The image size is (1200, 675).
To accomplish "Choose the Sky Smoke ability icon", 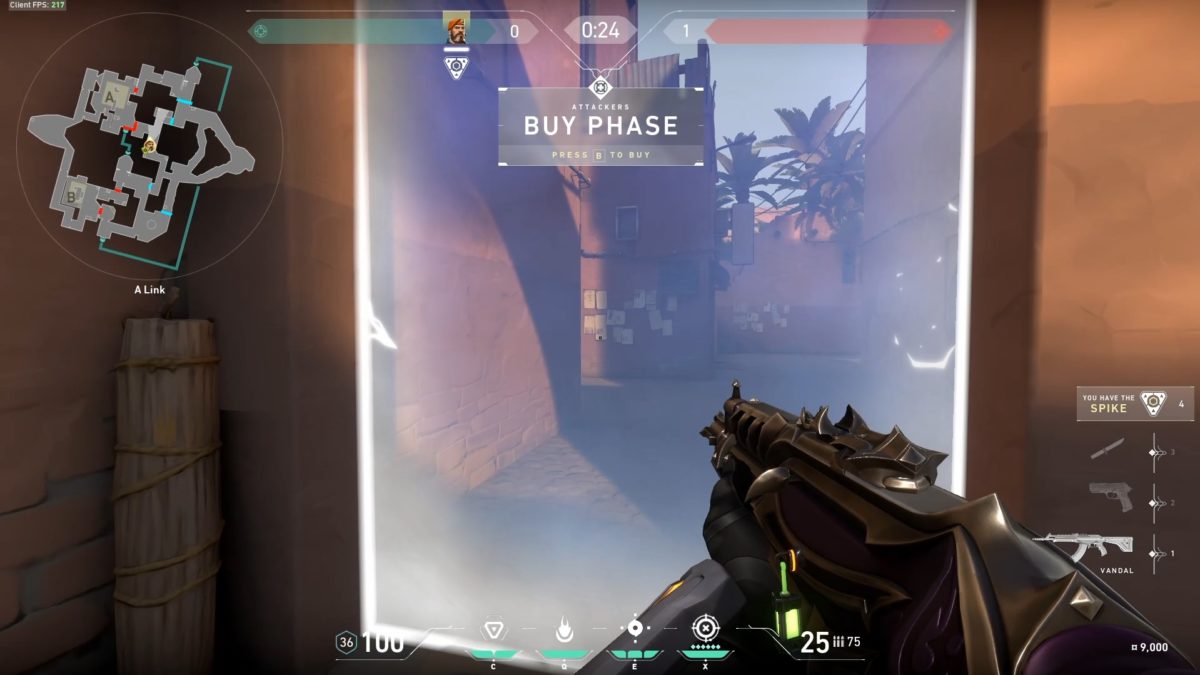I will point(634,629).
